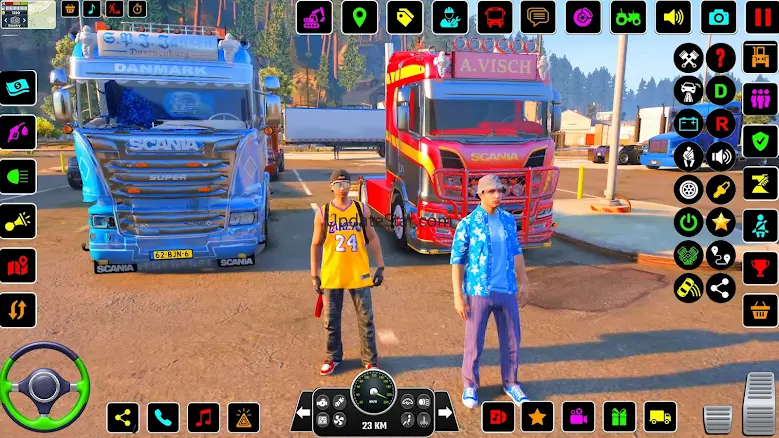Open the minimap
This screenshot has width=779, height=438.
(27, 14)
